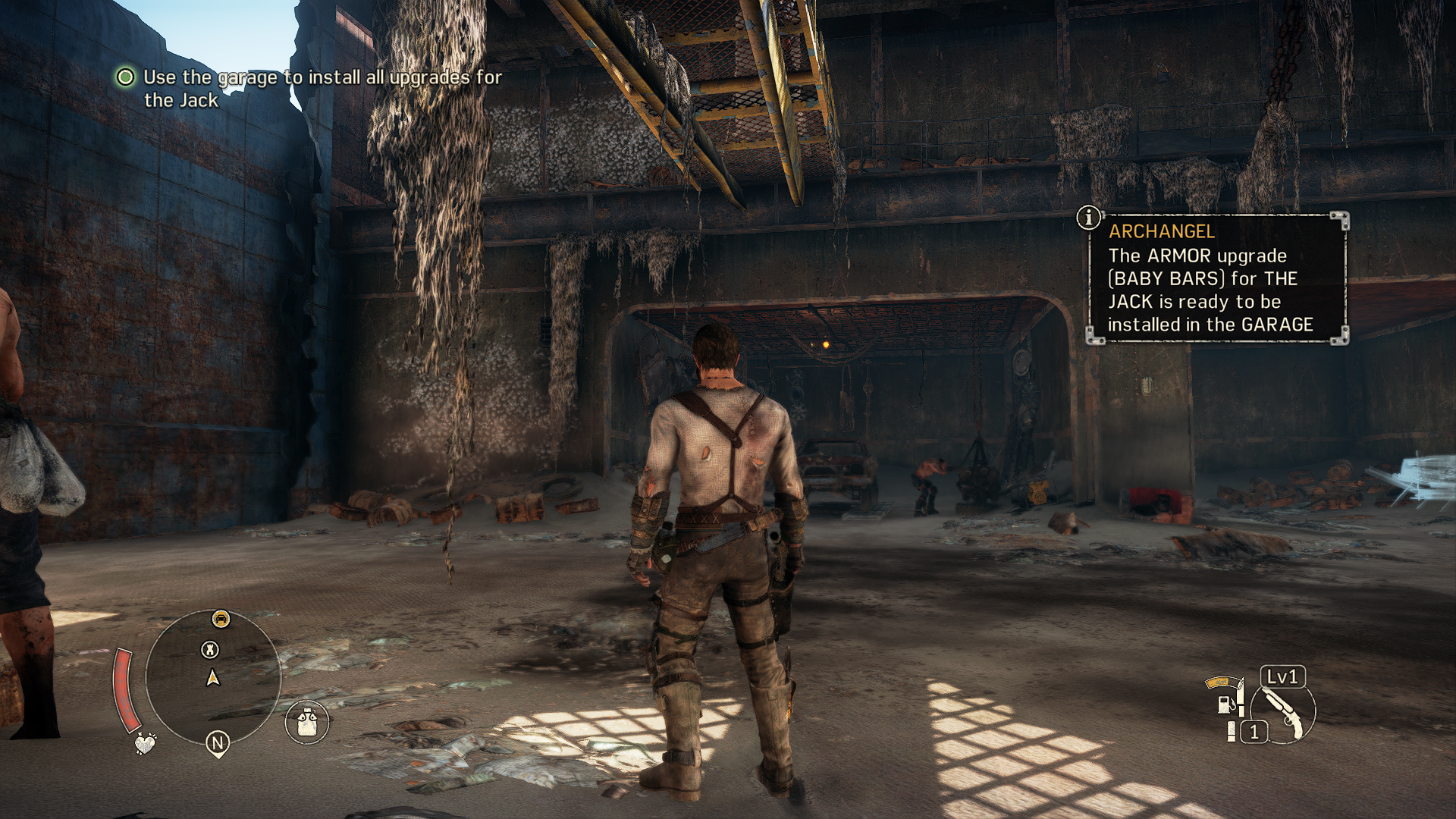Select the yellow car marker on minimap
This screenshot has width=1456, height=819.
coord(221,619)
